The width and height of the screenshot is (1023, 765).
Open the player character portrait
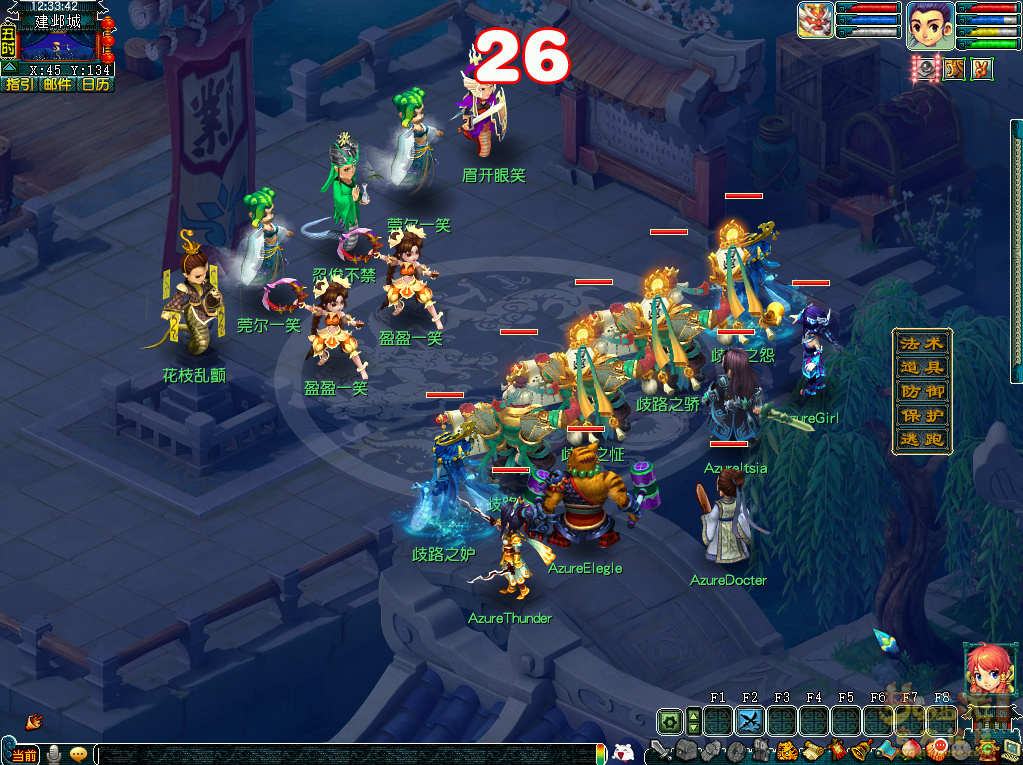(929, 25)
